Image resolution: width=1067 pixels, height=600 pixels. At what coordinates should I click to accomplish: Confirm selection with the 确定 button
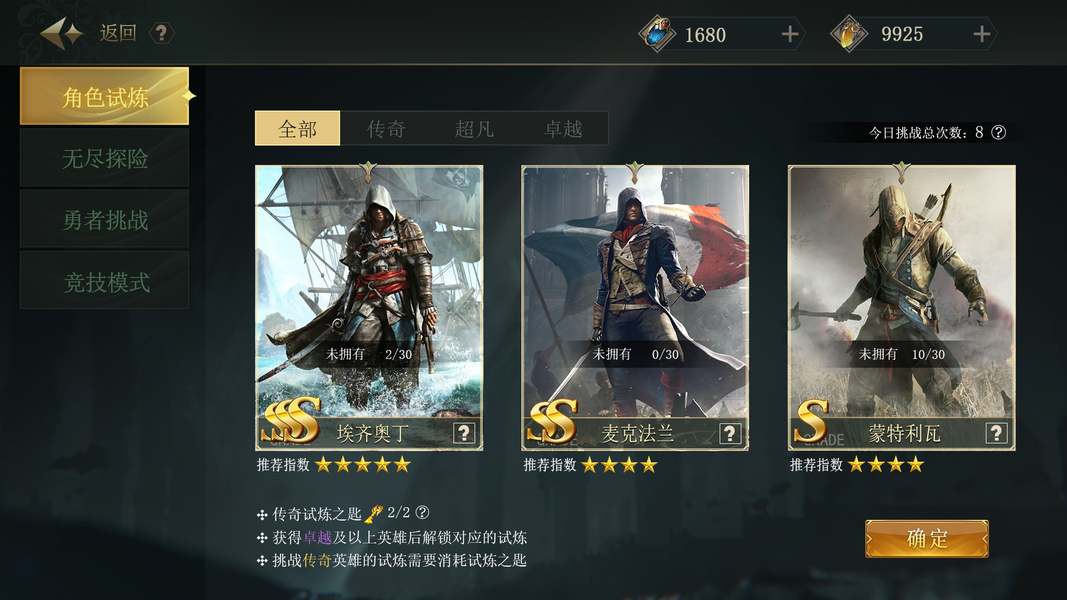pos(927,539)
